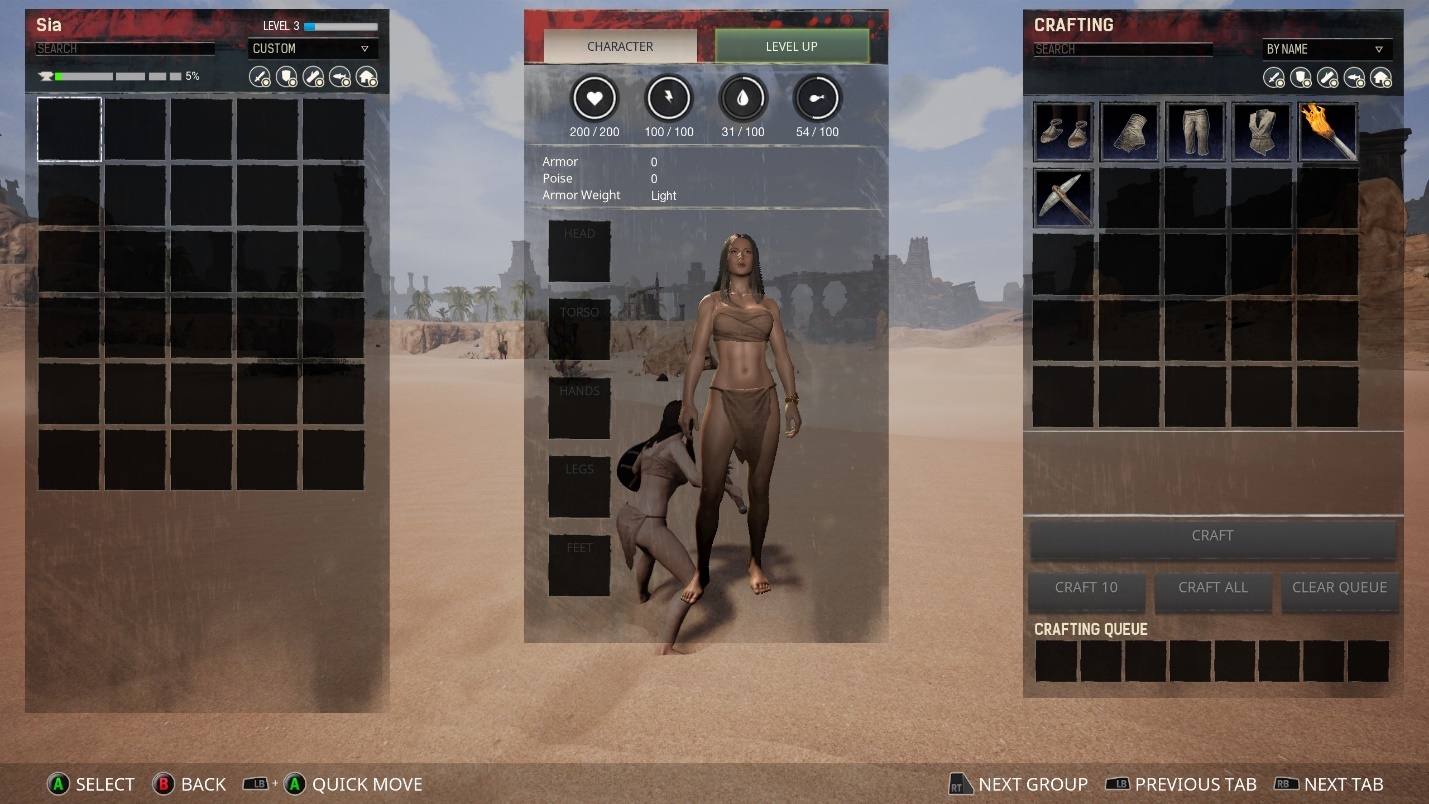The image size is (1429, 804).
Task: Select the stone pickaxe recipe
Action: [x=1063, y=198]
